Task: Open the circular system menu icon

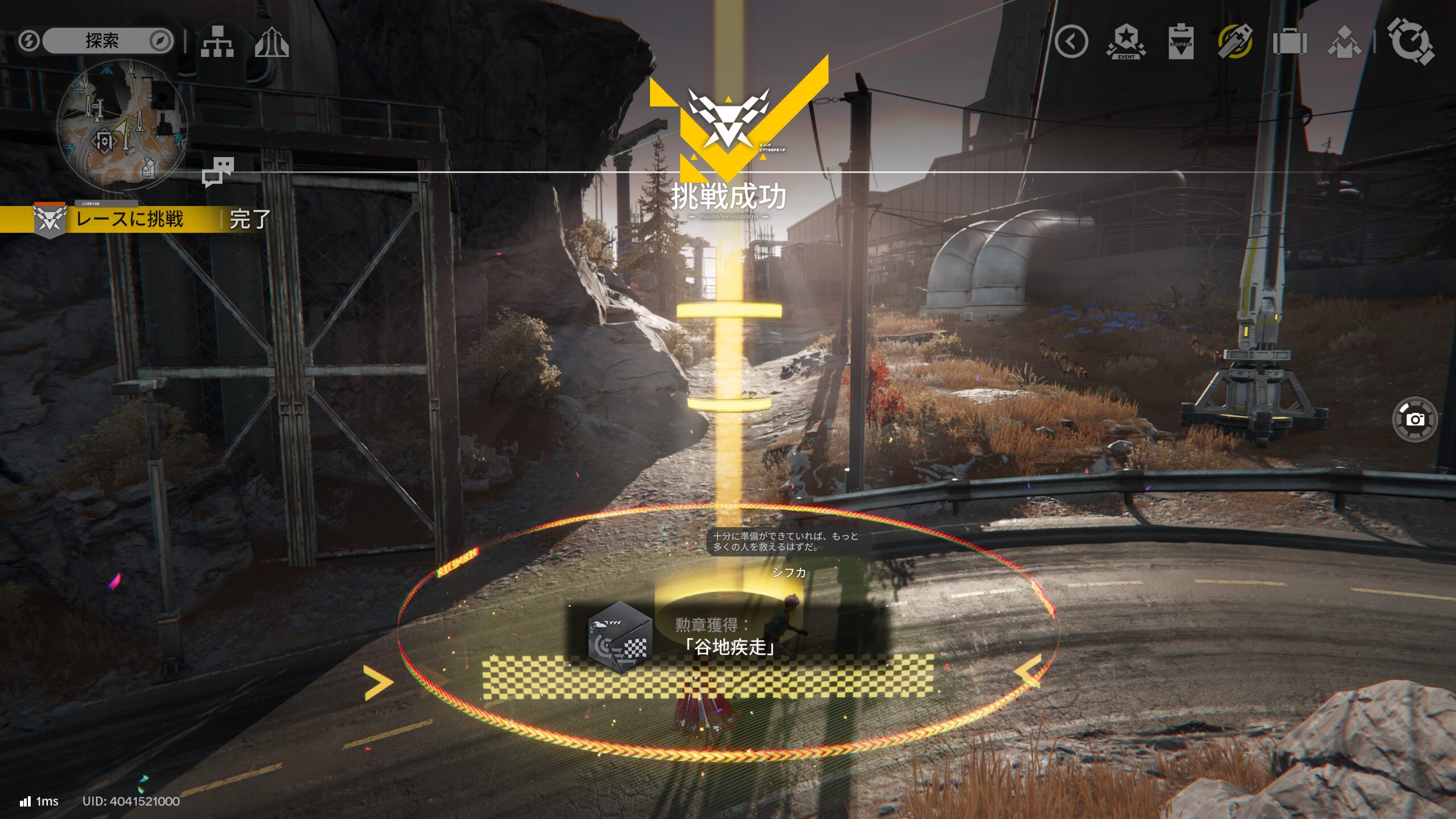Action: (1410, 42)
